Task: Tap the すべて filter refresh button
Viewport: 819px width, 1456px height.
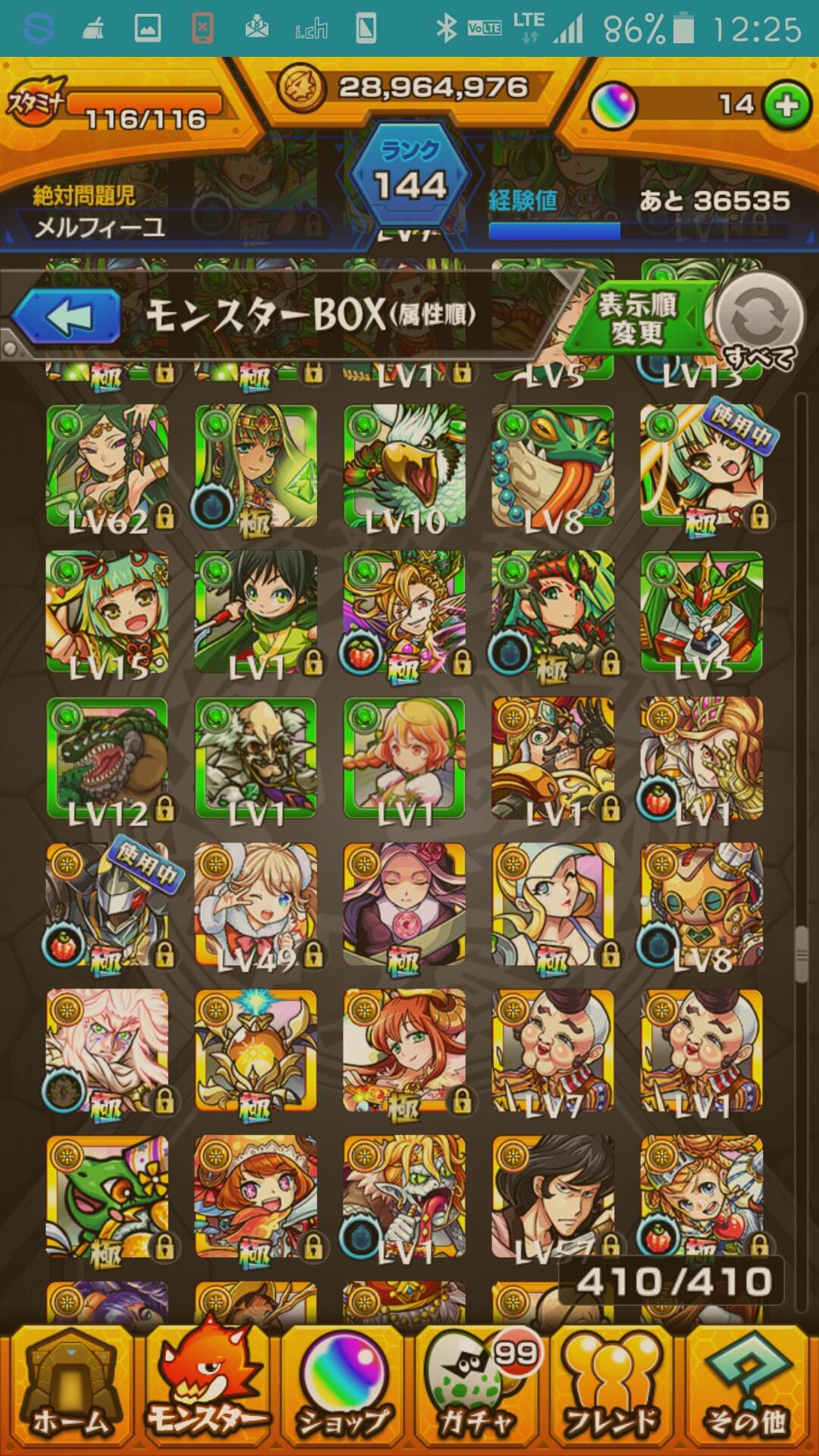Action: point(758,320)
